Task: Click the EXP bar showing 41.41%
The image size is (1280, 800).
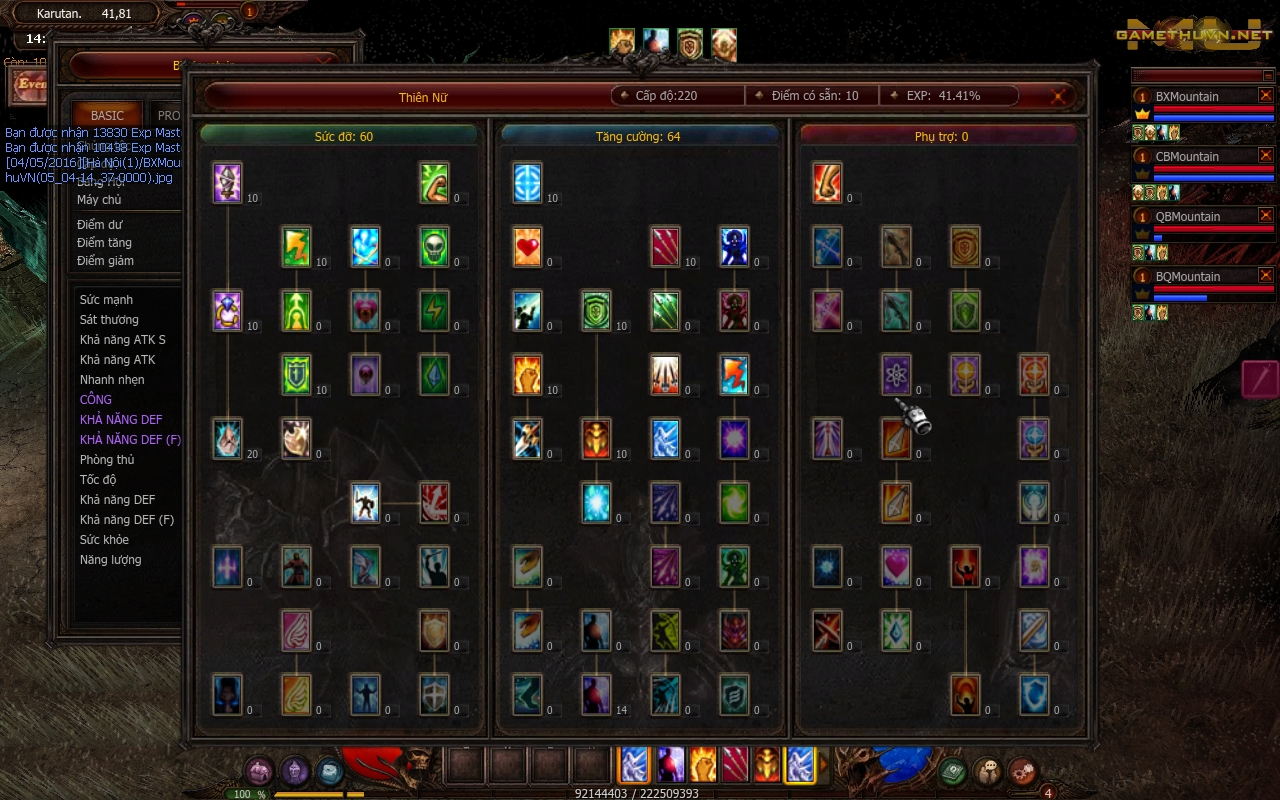Action: [942, 95]
